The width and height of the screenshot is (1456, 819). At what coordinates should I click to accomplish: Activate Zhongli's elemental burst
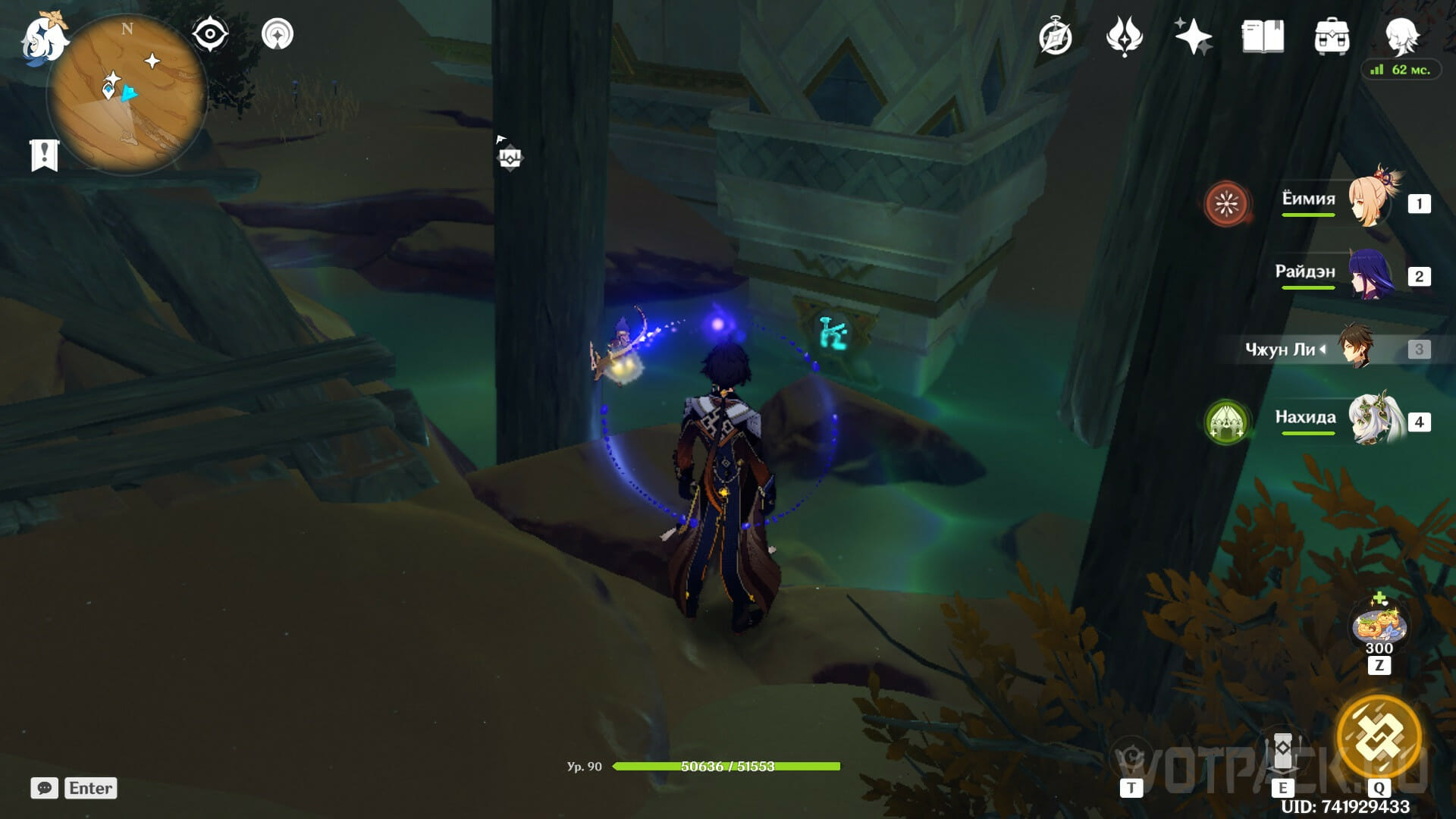1379,736
